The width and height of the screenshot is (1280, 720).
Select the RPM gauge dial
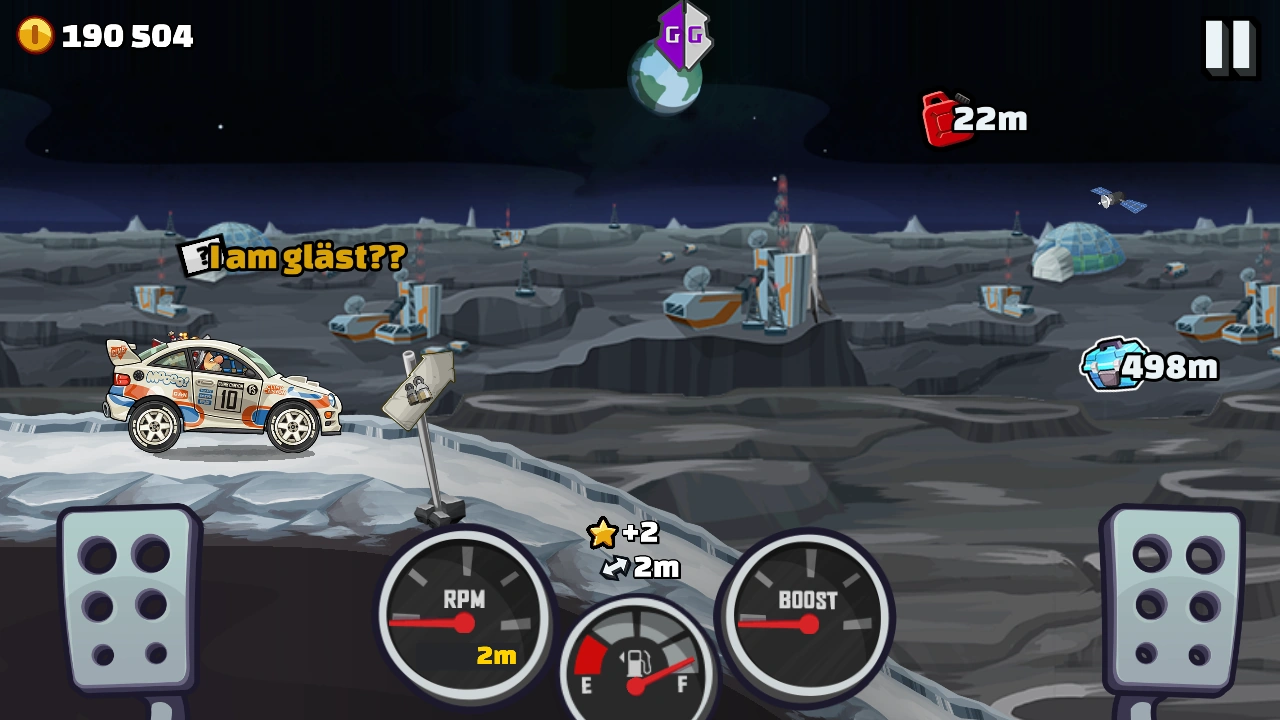point(465,620)
